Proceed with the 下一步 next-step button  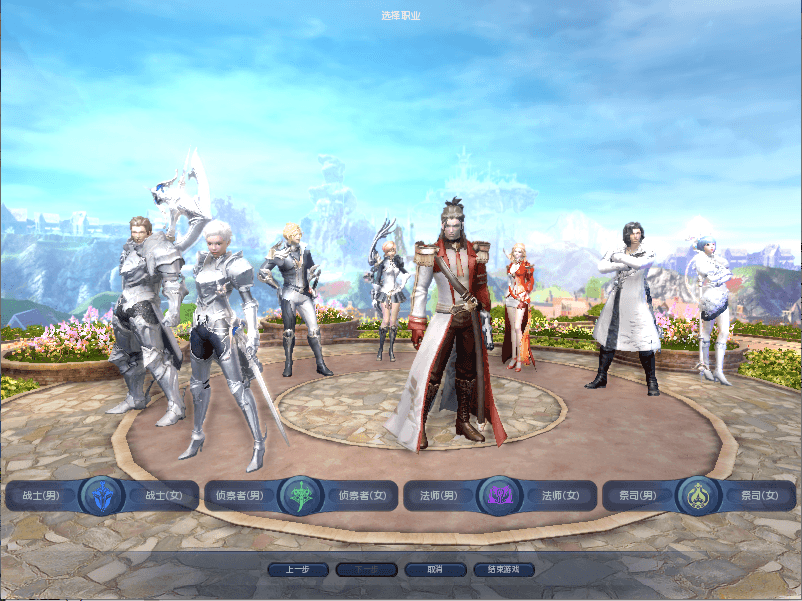pos(366,569)
